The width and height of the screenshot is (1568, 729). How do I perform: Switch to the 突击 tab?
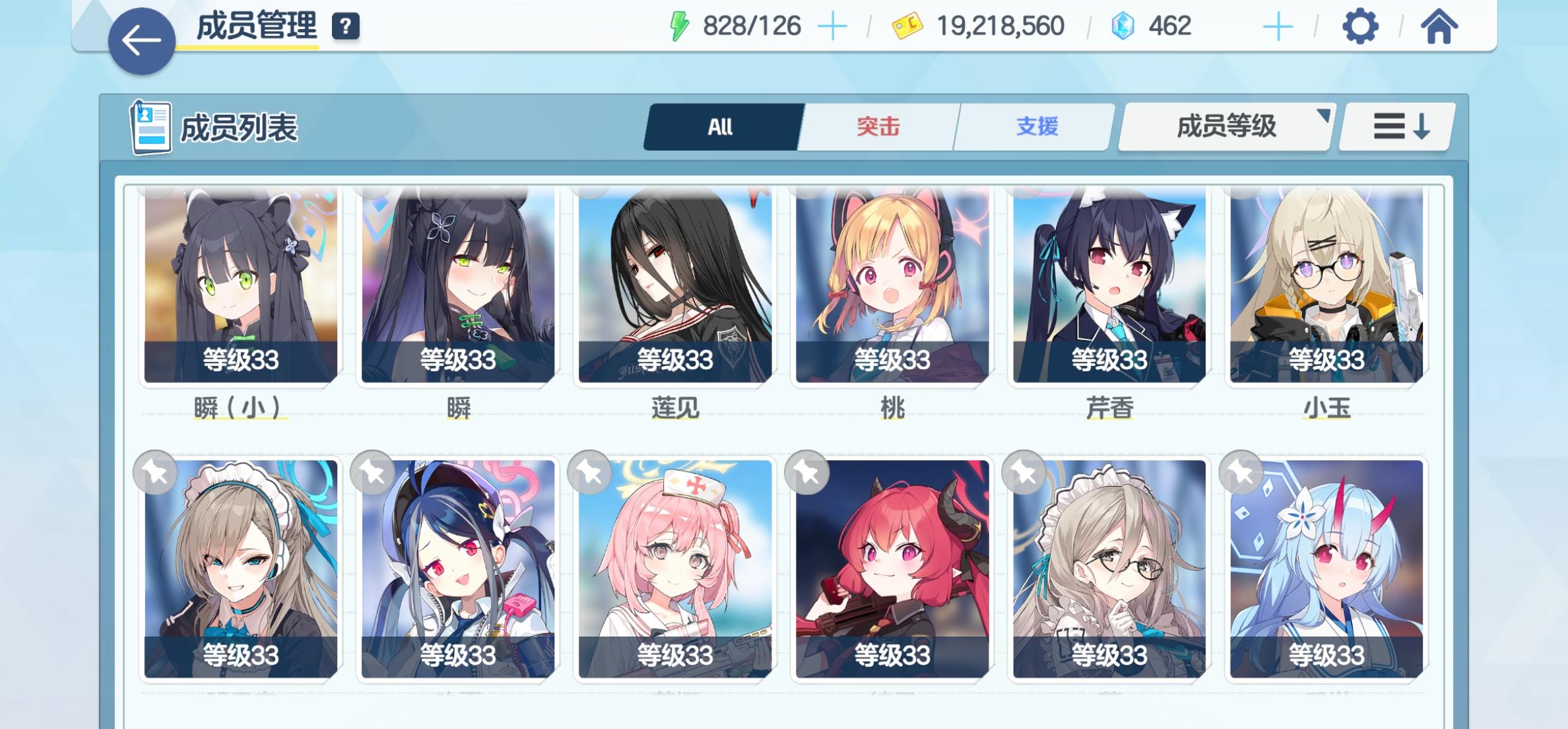tap(878, 126)
